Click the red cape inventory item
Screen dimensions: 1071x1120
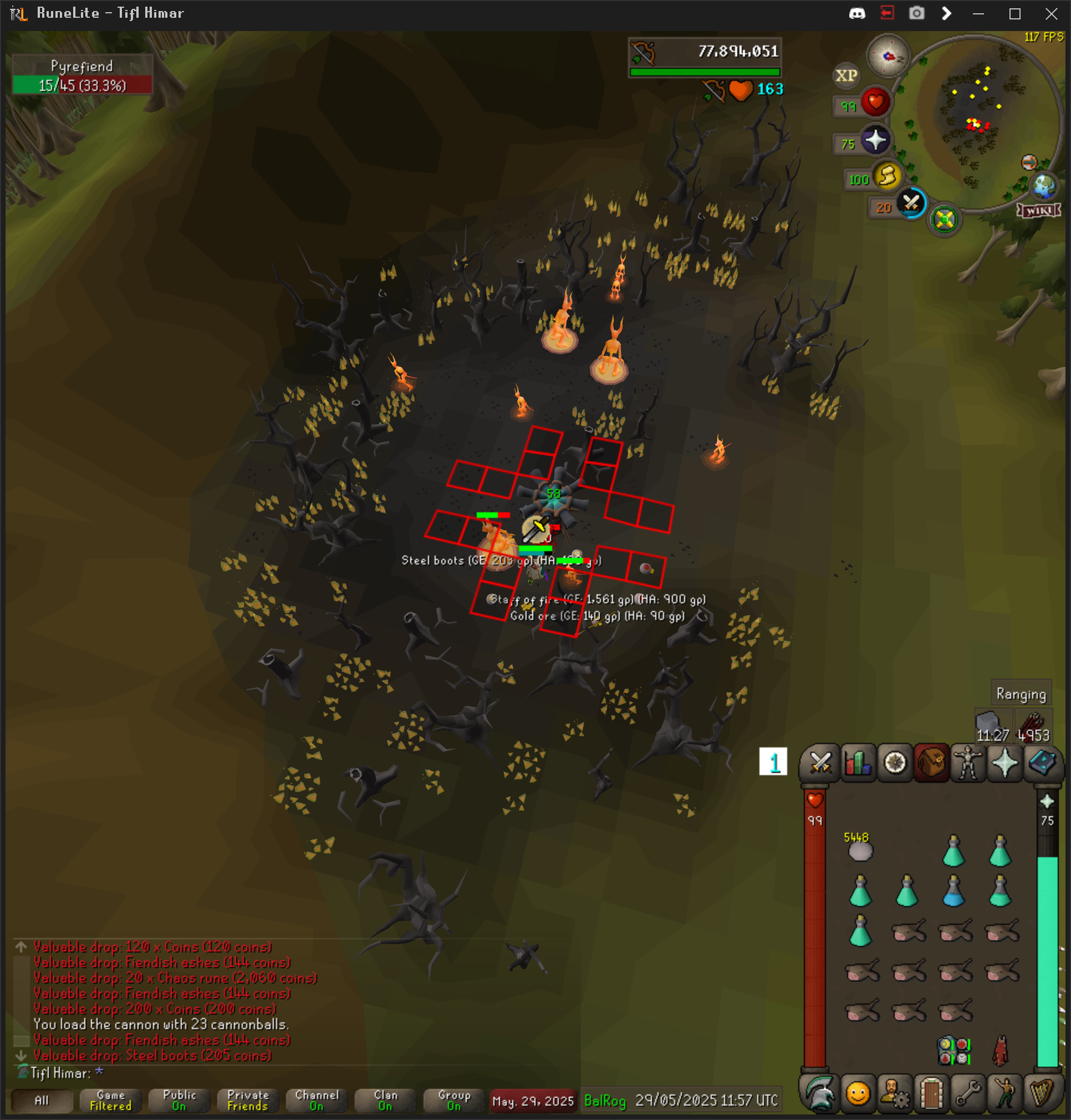tap(999, 1050)
